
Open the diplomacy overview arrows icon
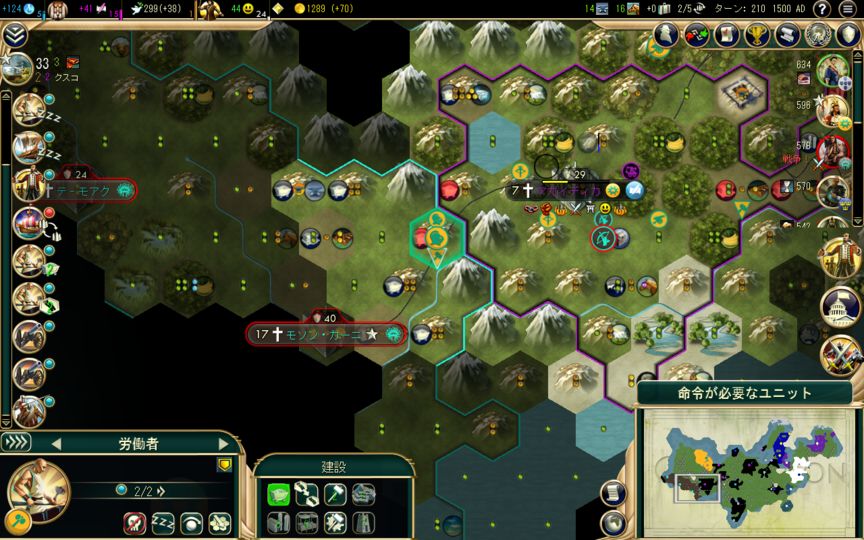click(697, 34)
